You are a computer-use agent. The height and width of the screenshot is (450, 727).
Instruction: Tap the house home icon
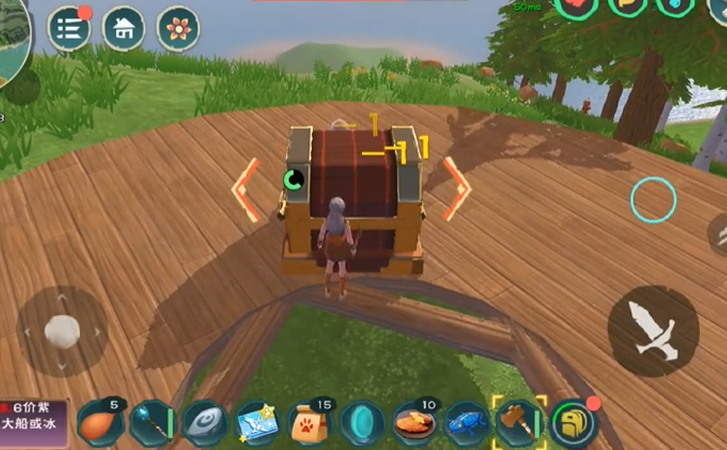coord(124,28)
